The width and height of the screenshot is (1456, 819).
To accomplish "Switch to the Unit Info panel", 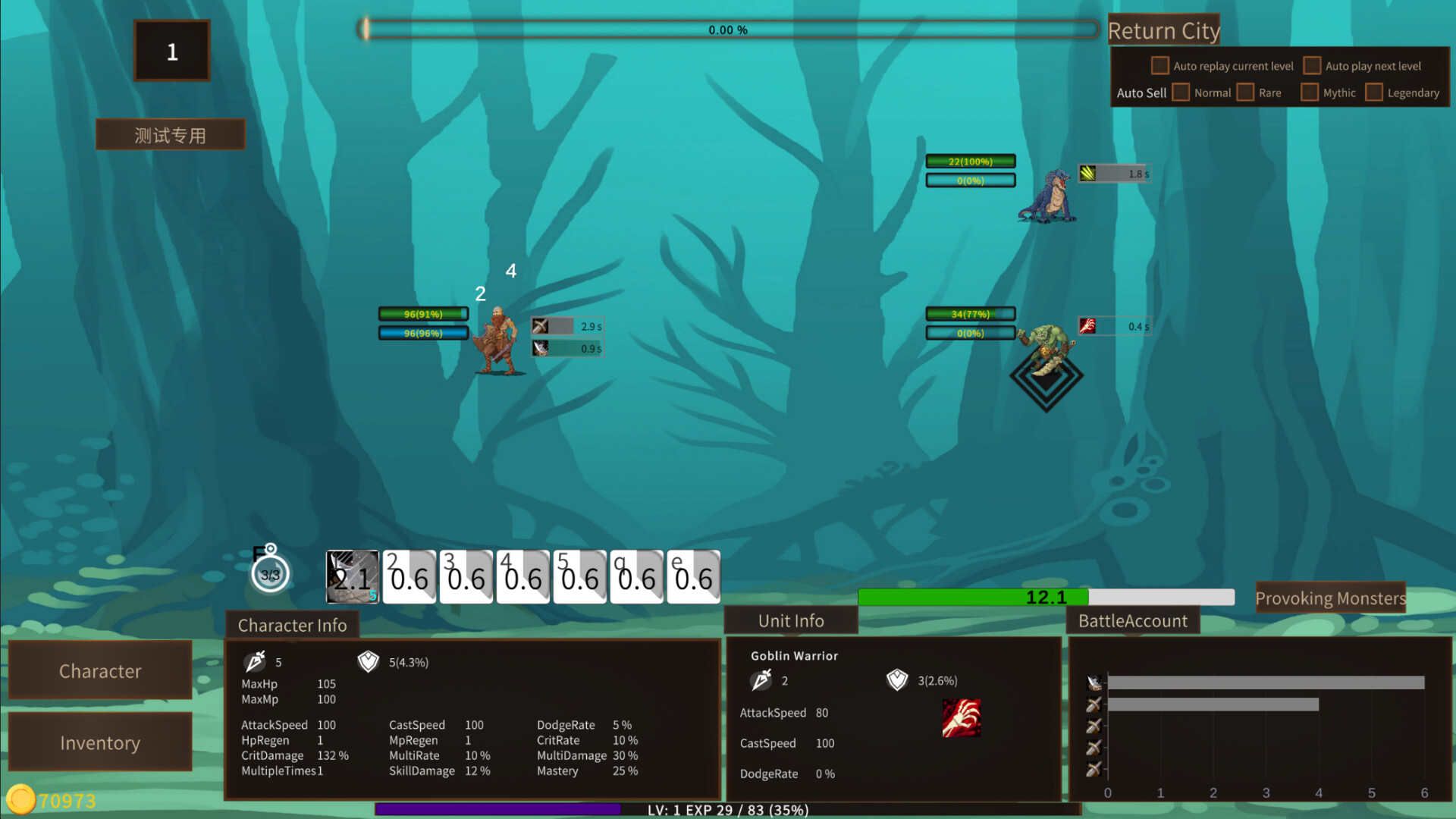I will [791, 620].
